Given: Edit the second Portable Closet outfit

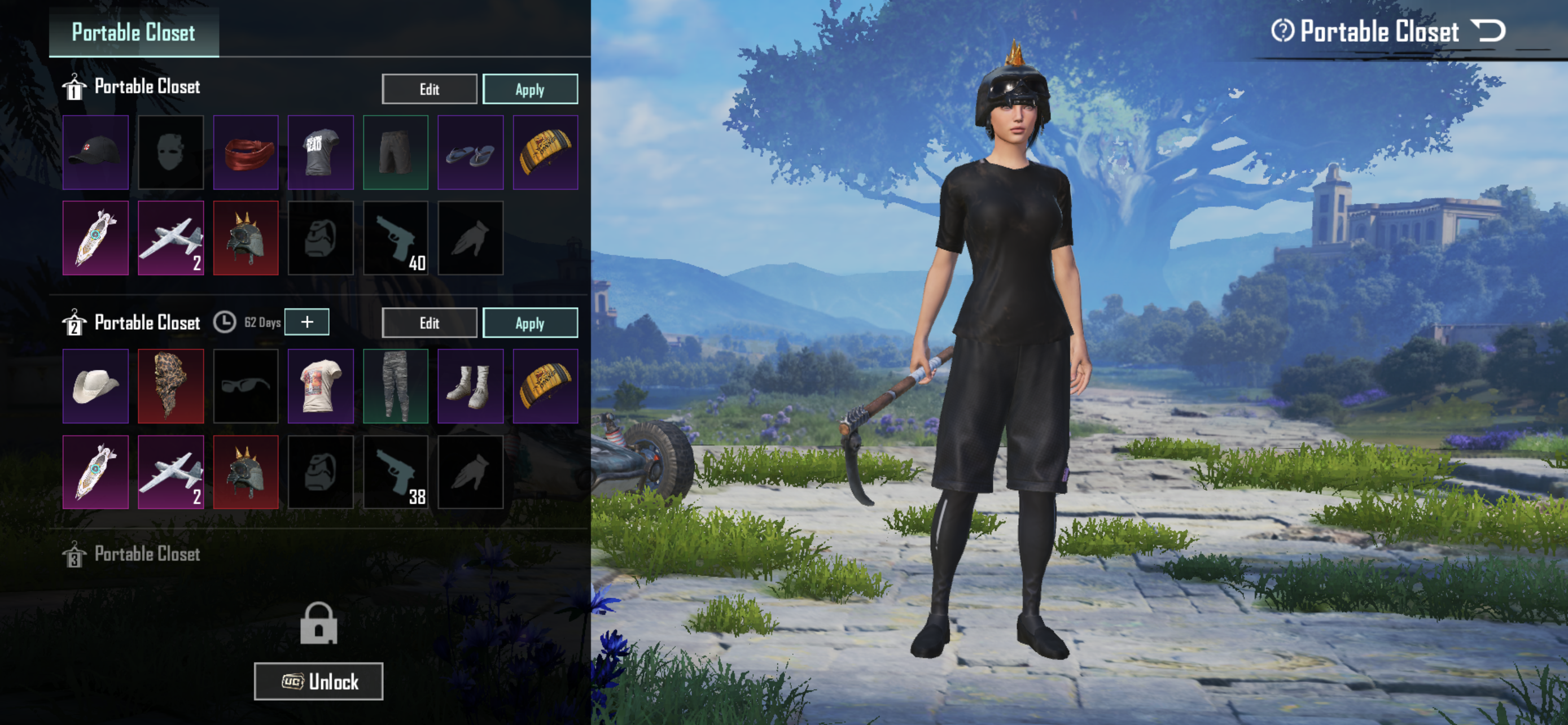Looking at the screenshot, I should [x=429, y=322].
